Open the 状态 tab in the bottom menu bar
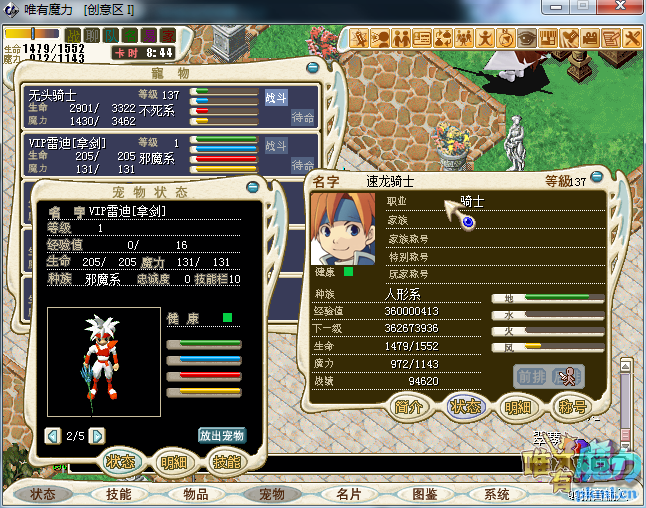The image size is (646, 508). tap(44, 494)
